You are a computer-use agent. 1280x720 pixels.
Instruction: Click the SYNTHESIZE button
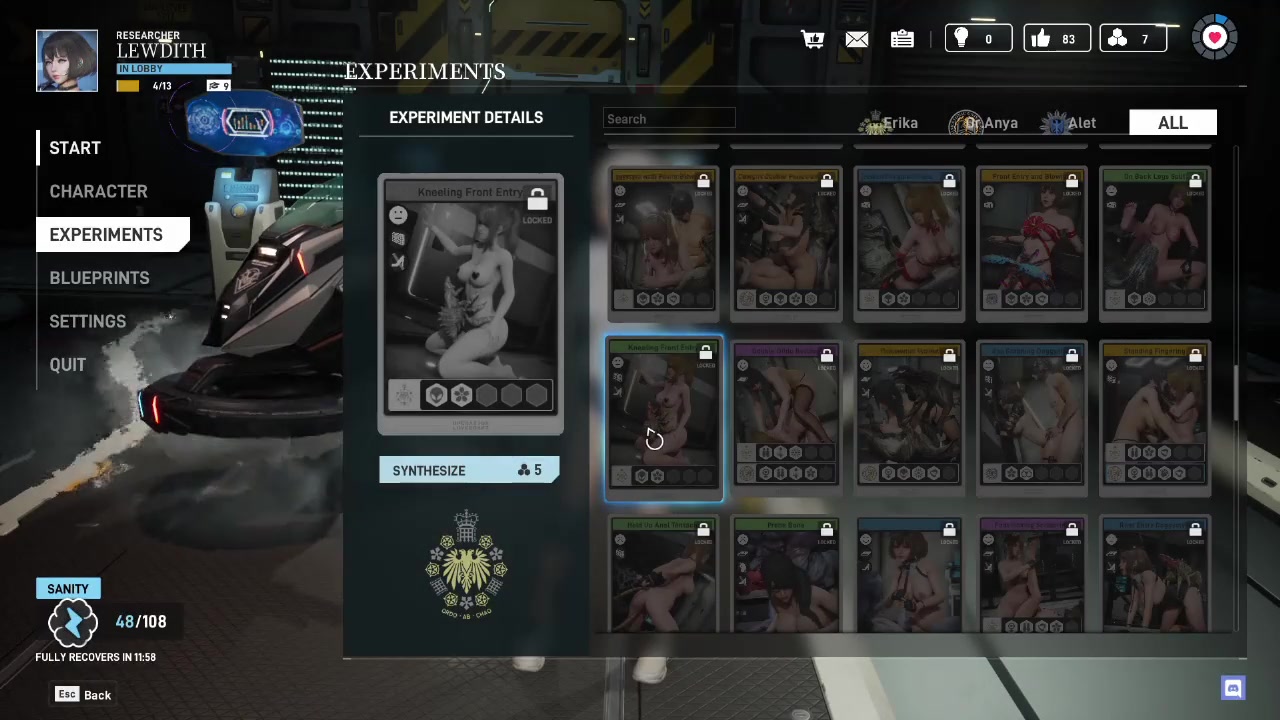point(468,470)
